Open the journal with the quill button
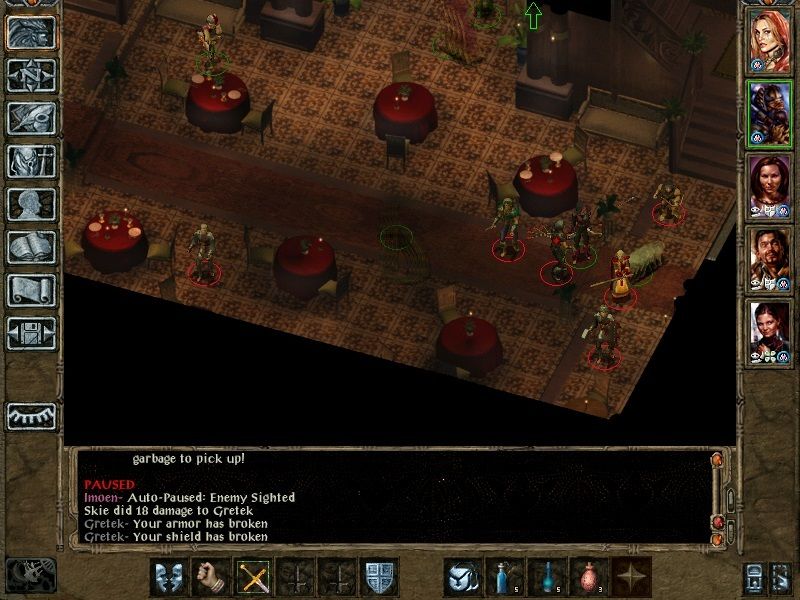The height and width of the screenshot is (600, 800). coord(31,117)
